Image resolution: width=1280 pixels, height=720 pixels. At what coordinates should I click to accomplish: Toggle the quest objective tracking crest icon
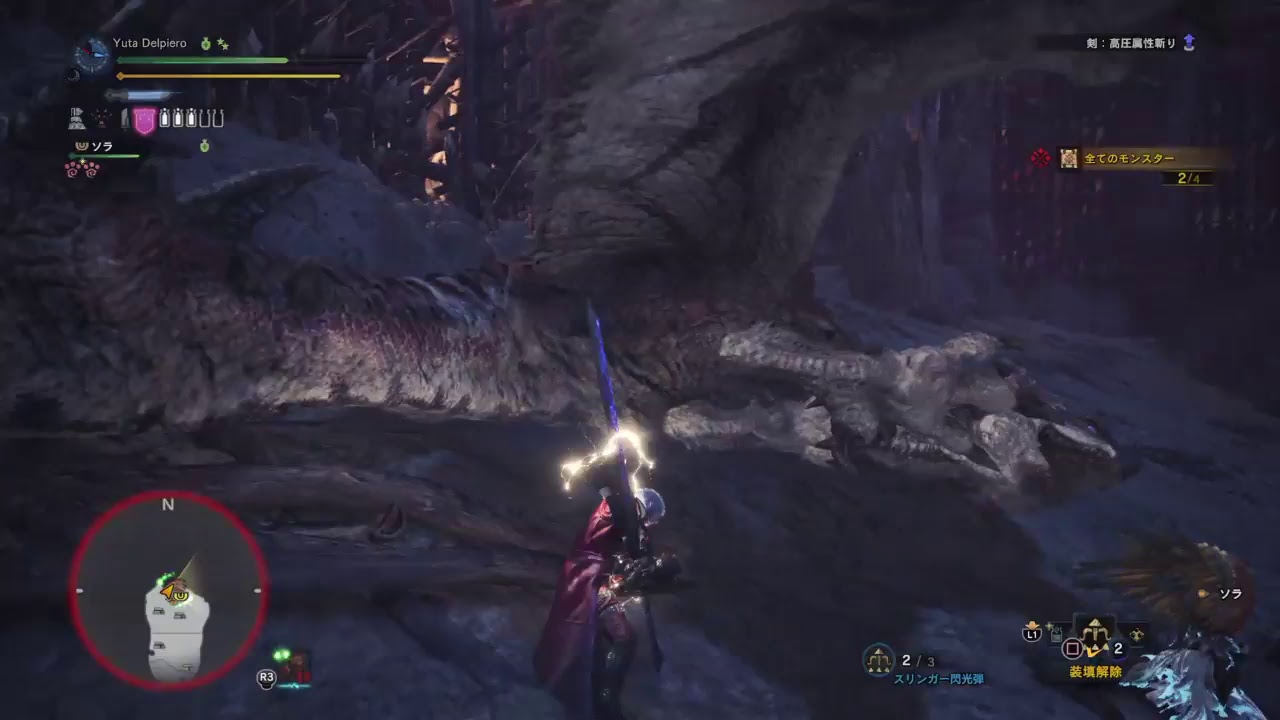click(x=1040, y=160)
